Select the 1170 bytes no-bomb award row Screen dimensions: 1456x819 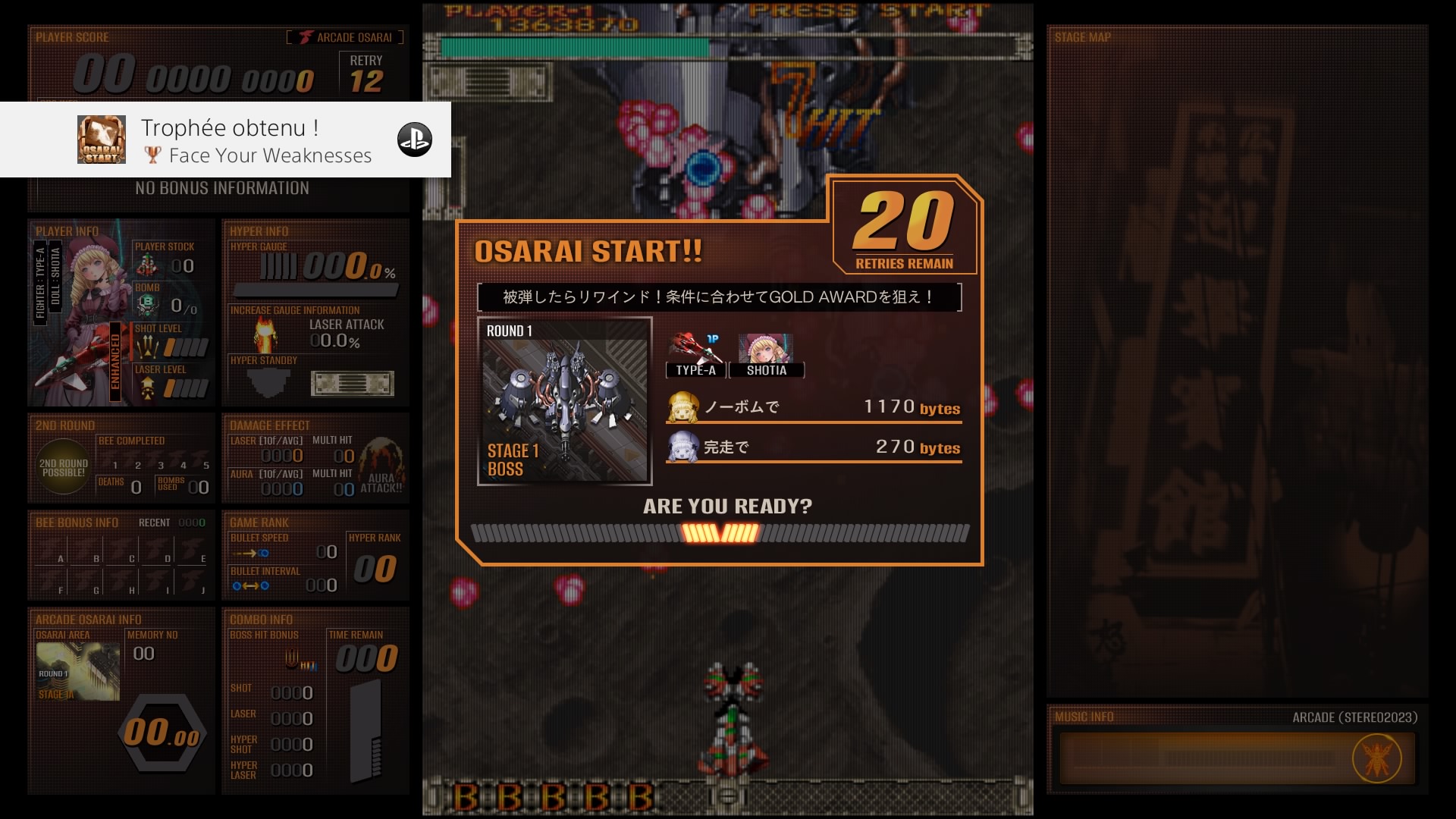point(814,407)
